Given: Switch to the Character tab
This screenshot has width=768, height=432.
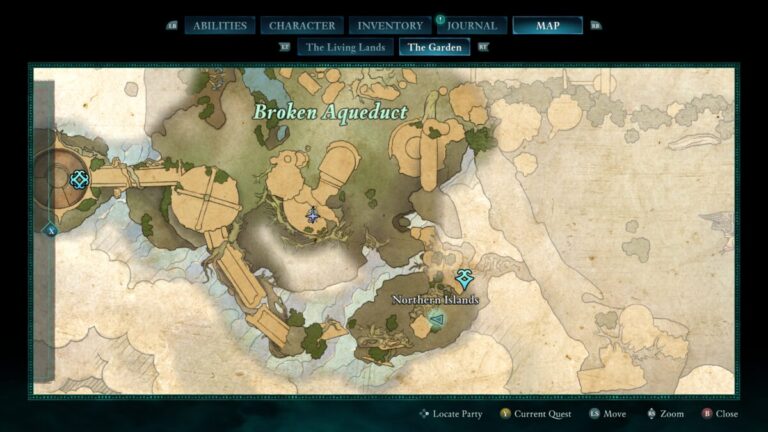Looking at the screenshot, I should (302, 25).
